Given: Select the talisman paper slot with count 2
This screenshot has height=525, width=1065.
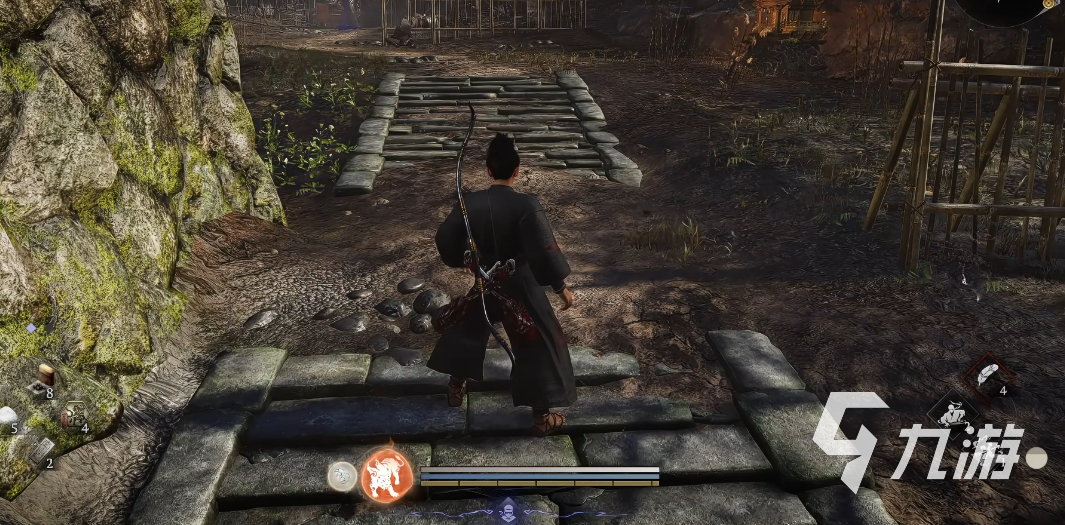Looking at the screenshot, I should [x=40, y=452].
